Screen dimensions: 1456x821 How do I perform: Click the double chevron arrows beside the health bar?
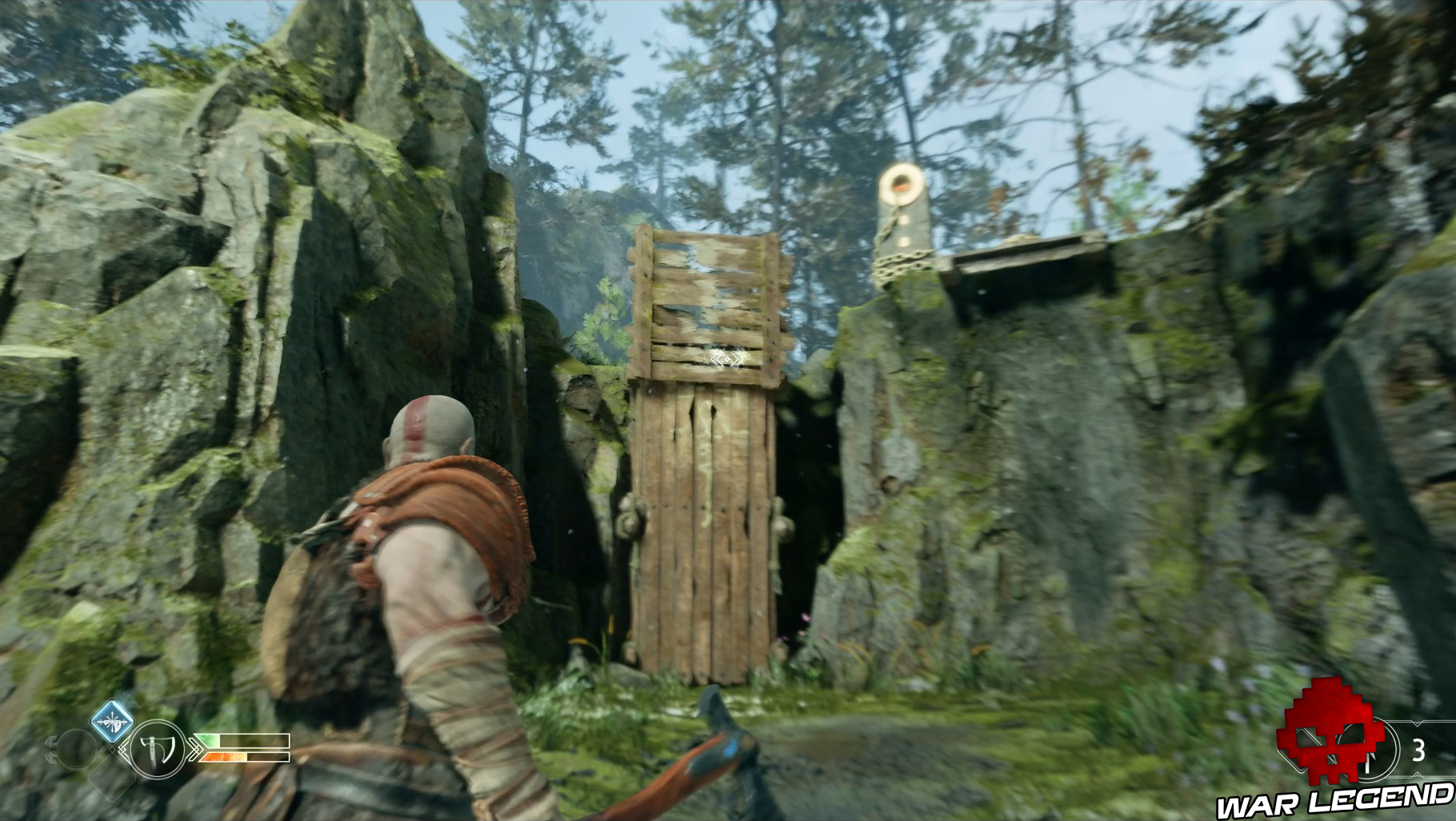[x=195, y=749]
